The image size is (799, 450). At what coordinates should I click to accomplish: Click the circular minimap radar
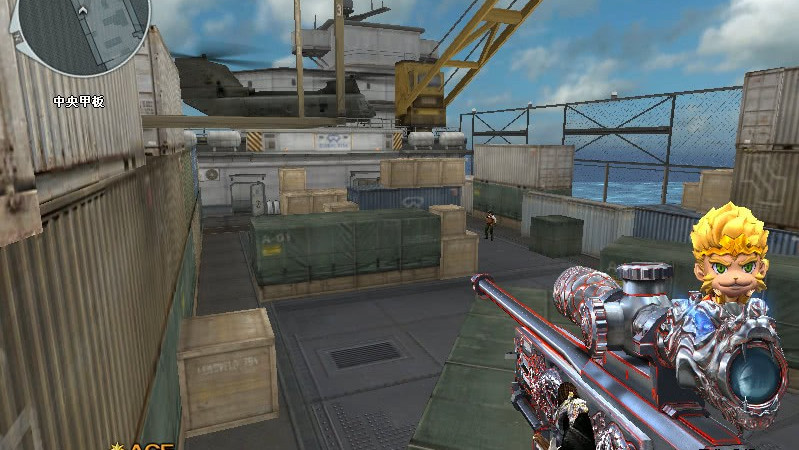(84, 28)
